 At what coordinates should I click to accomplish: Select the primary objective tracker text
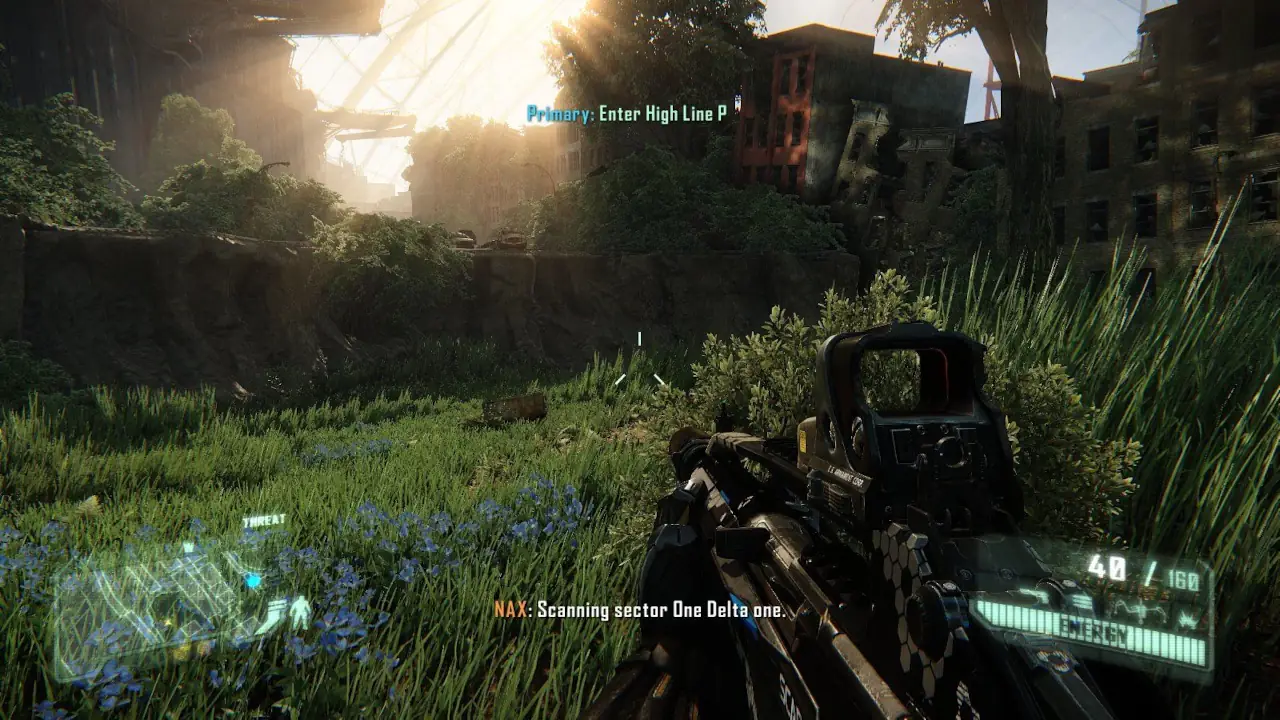[626, 114]
